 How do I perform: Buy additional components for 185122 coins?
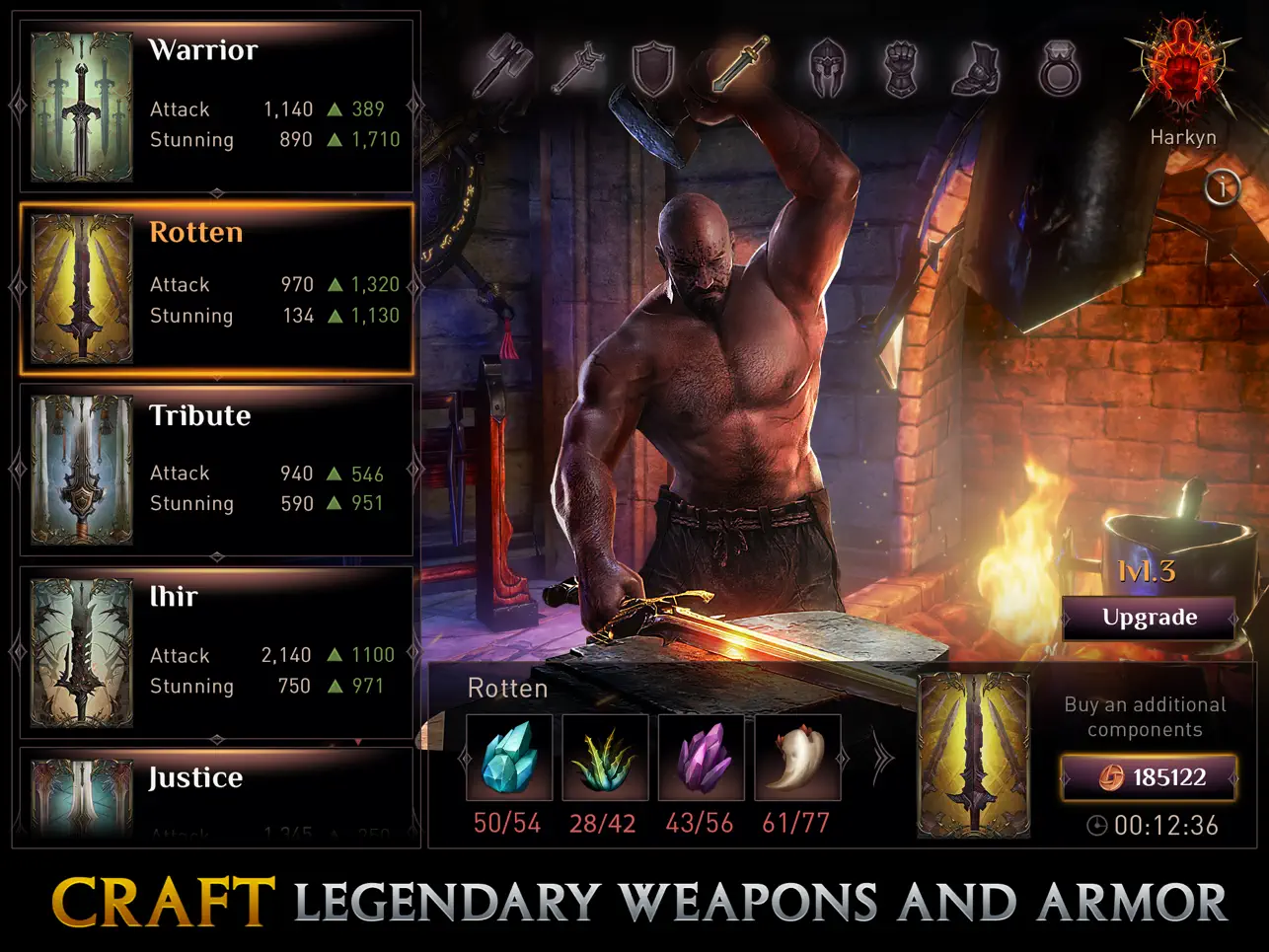click(x=1148, y=777)
